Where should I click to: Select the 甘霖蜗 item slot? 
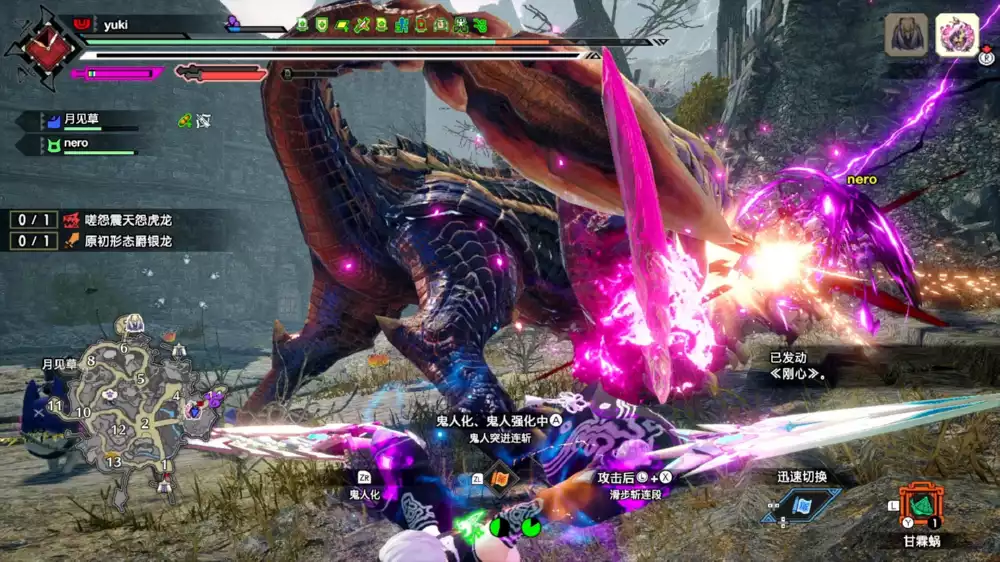pyautogui.click(x=920, y=504)
